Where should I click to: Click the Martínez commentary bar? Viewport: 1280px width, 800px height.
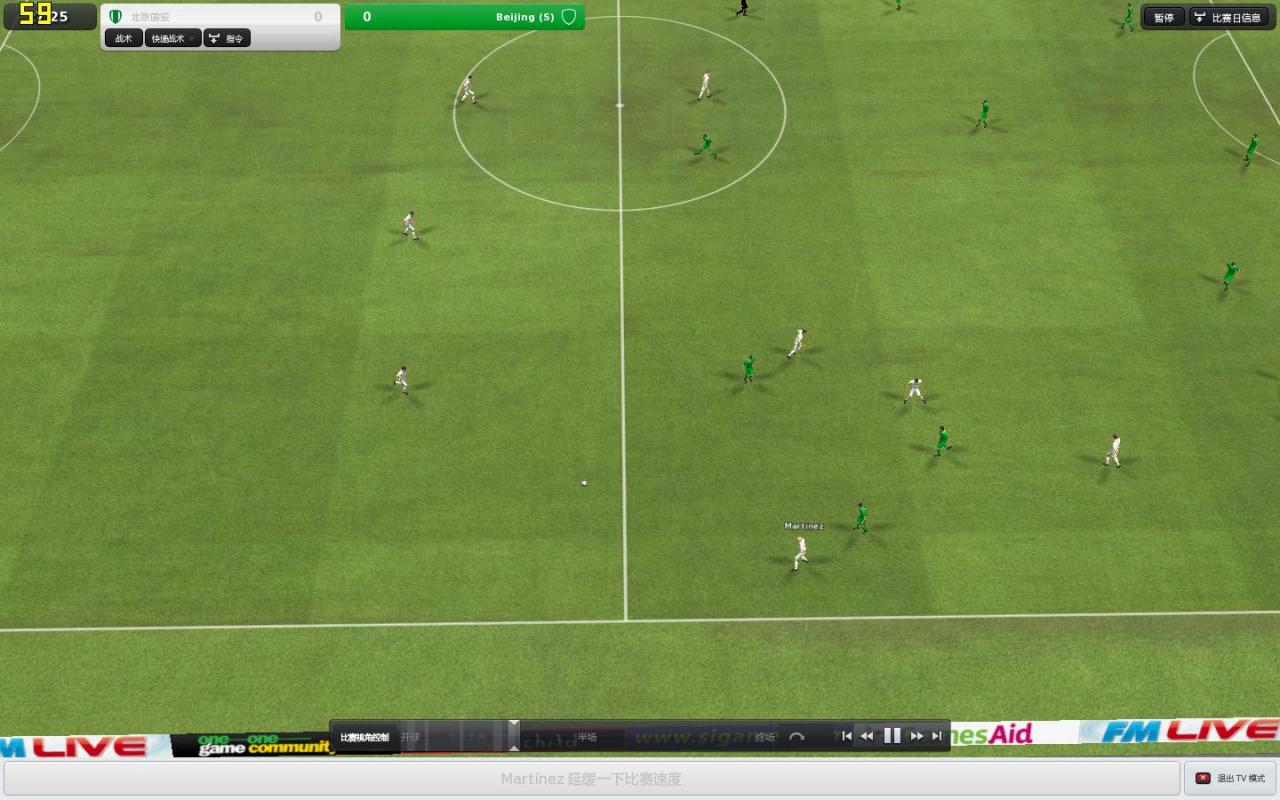pos(591,778)
